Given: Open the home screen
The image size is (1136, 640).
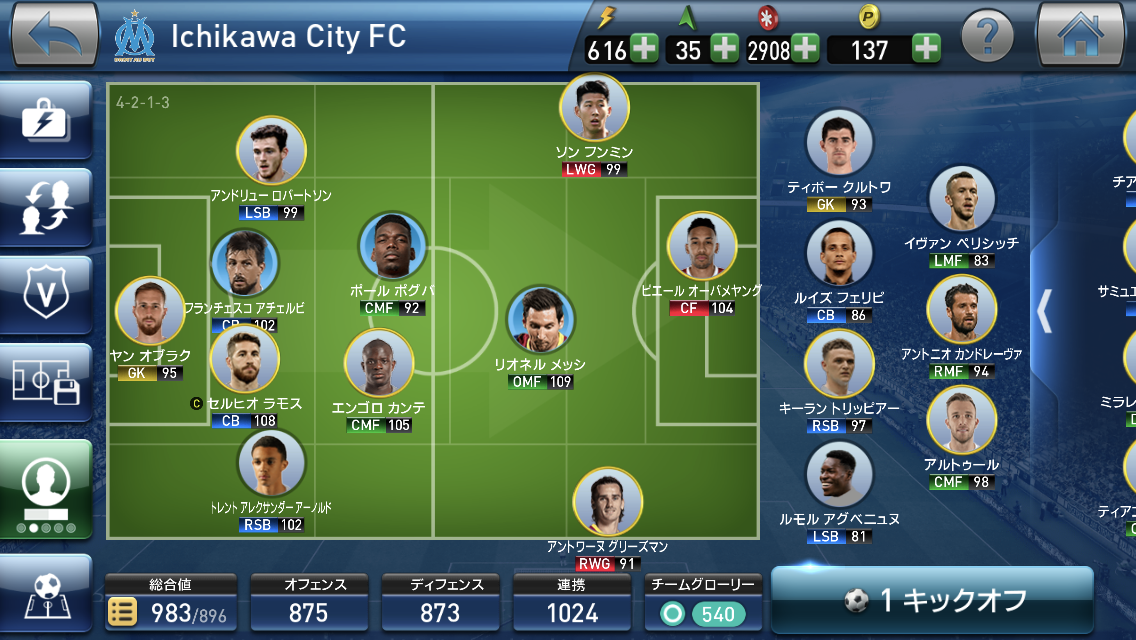Looking at the screenshot, I should point(1081,35).
